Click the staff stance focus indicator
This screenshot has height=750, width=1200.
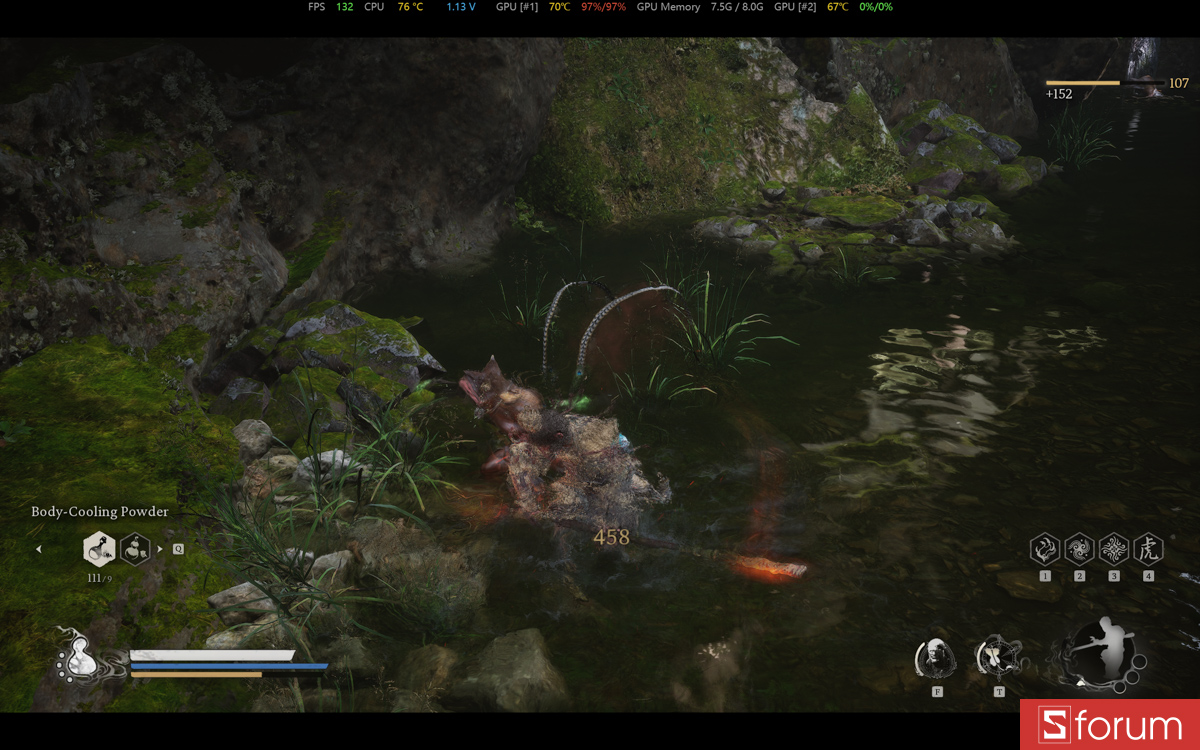pos(1102,653)
